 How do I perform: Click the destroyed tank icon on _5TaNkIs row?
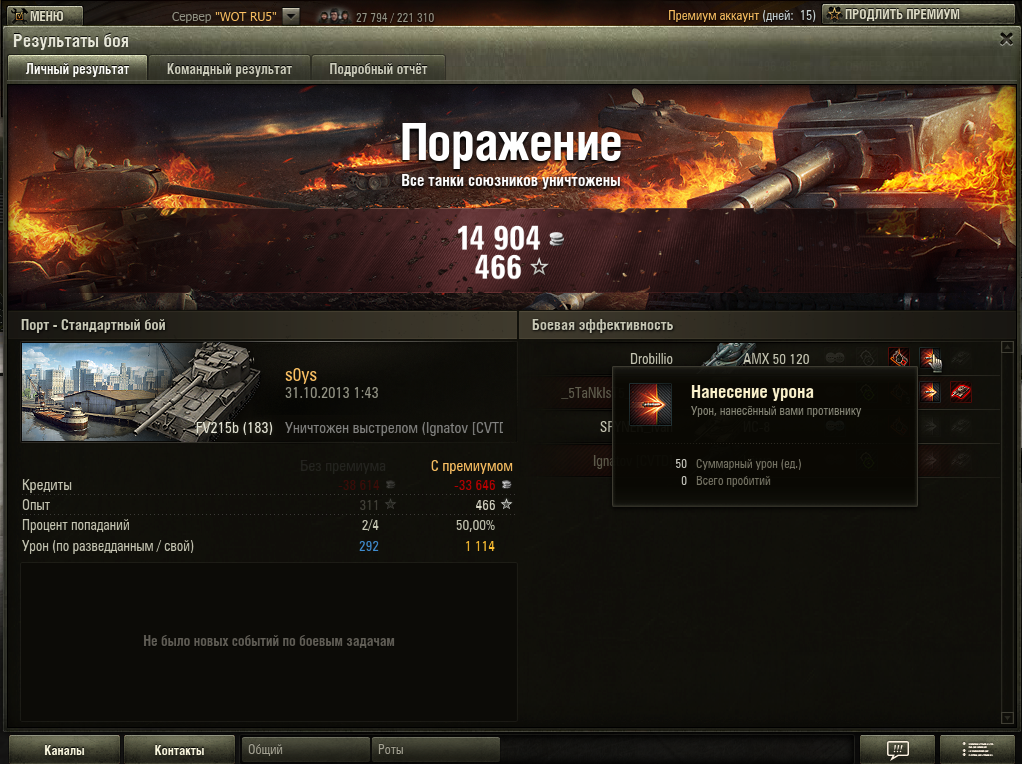[x=961, y=392]
